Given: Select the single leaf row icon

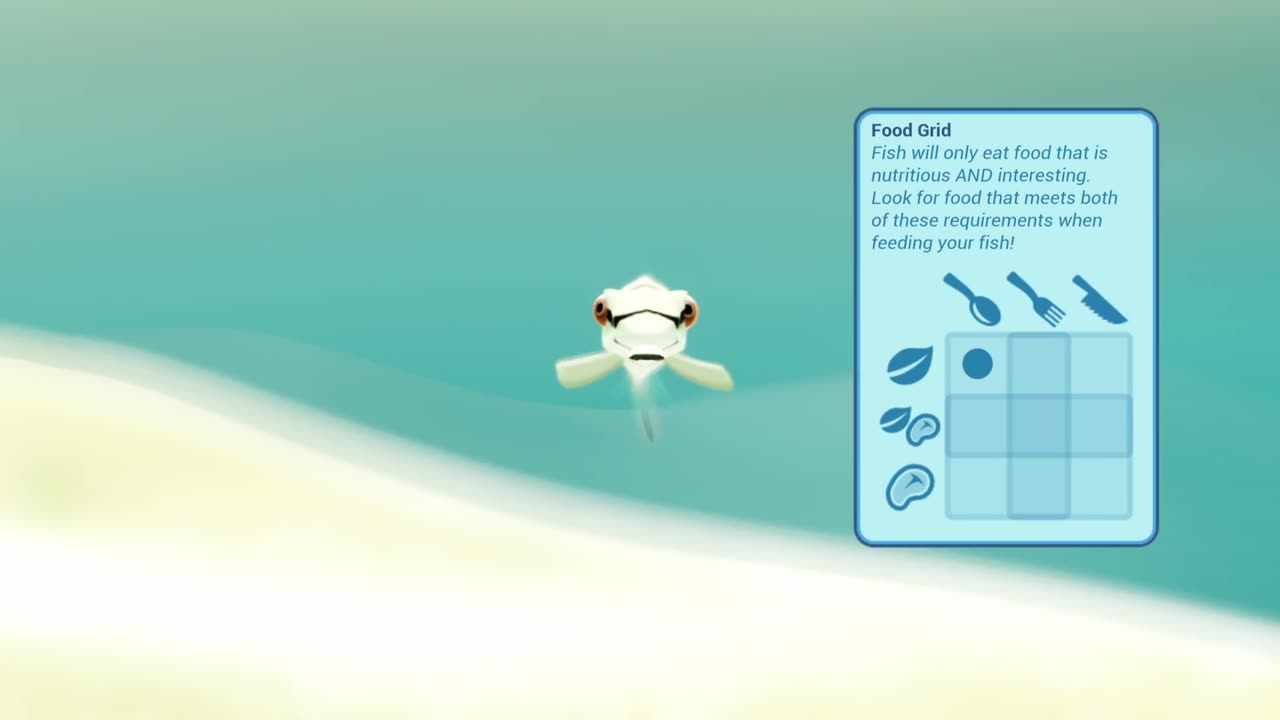Looking at the screenshot, I should tap(909, 365).
